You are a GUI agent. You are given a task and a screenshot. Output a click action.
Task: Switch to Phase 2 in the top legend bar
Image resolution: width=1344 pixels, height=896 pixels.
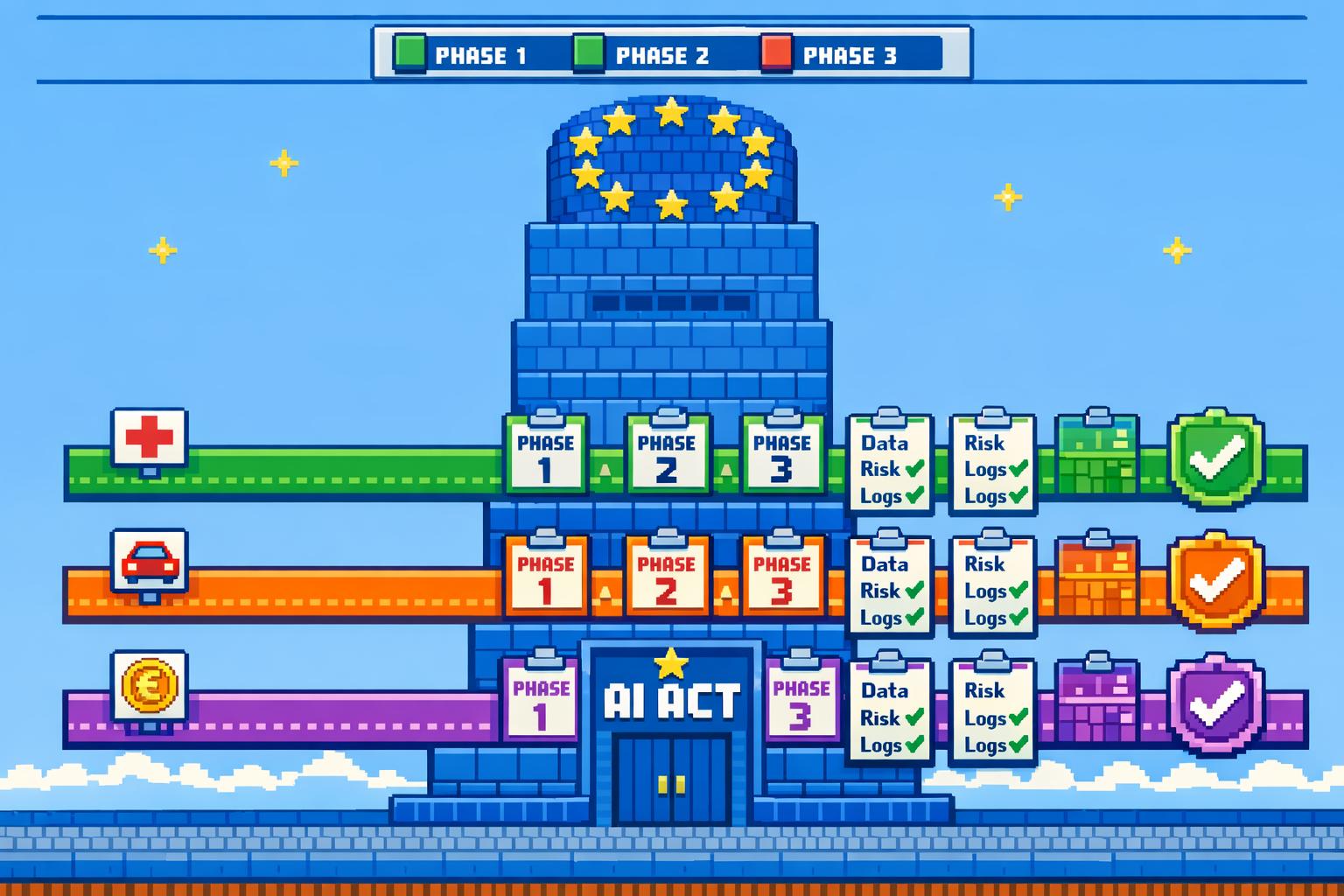(641, 54)
